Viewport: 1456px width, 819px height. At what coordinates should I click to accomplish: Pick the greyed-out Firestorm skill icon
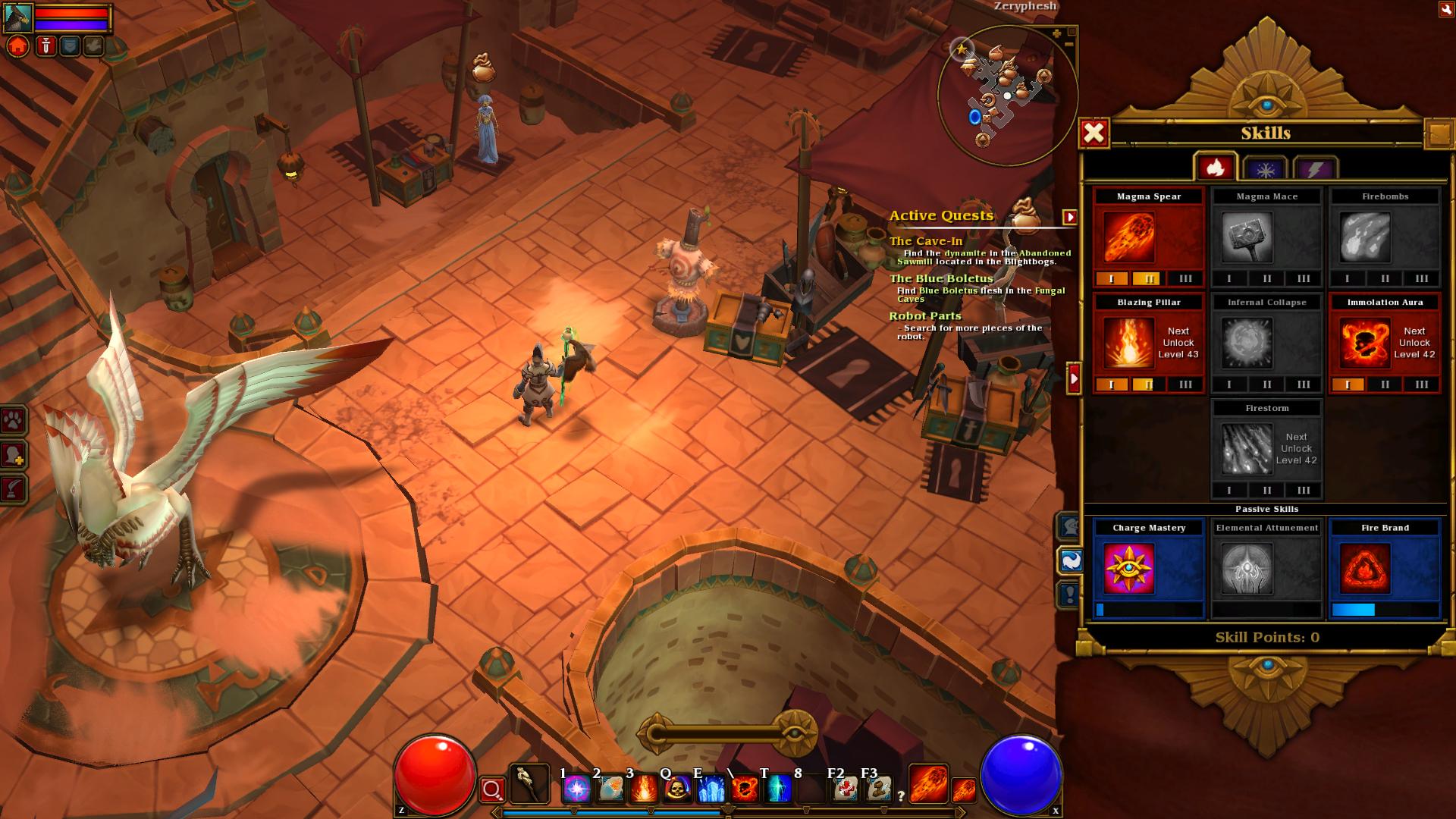coord(1247,449)
